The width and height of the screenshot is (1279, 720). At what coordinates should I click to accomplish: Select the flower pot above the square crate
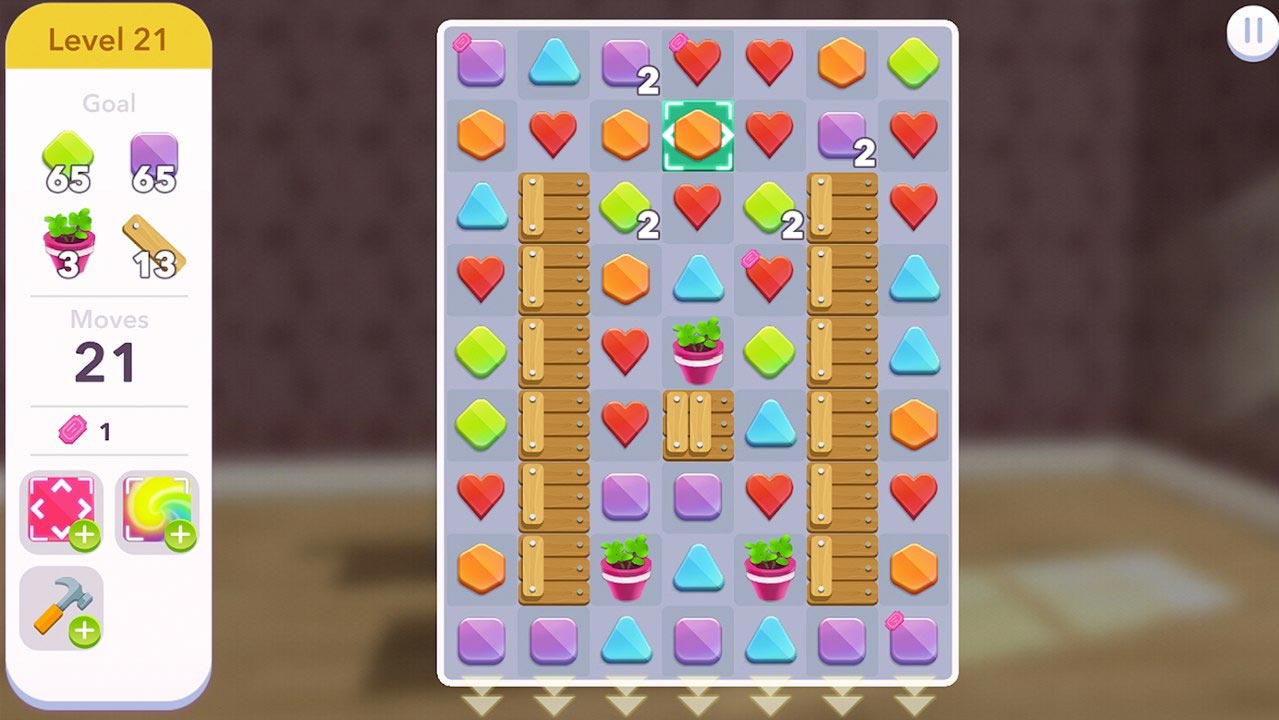point(698,352)
